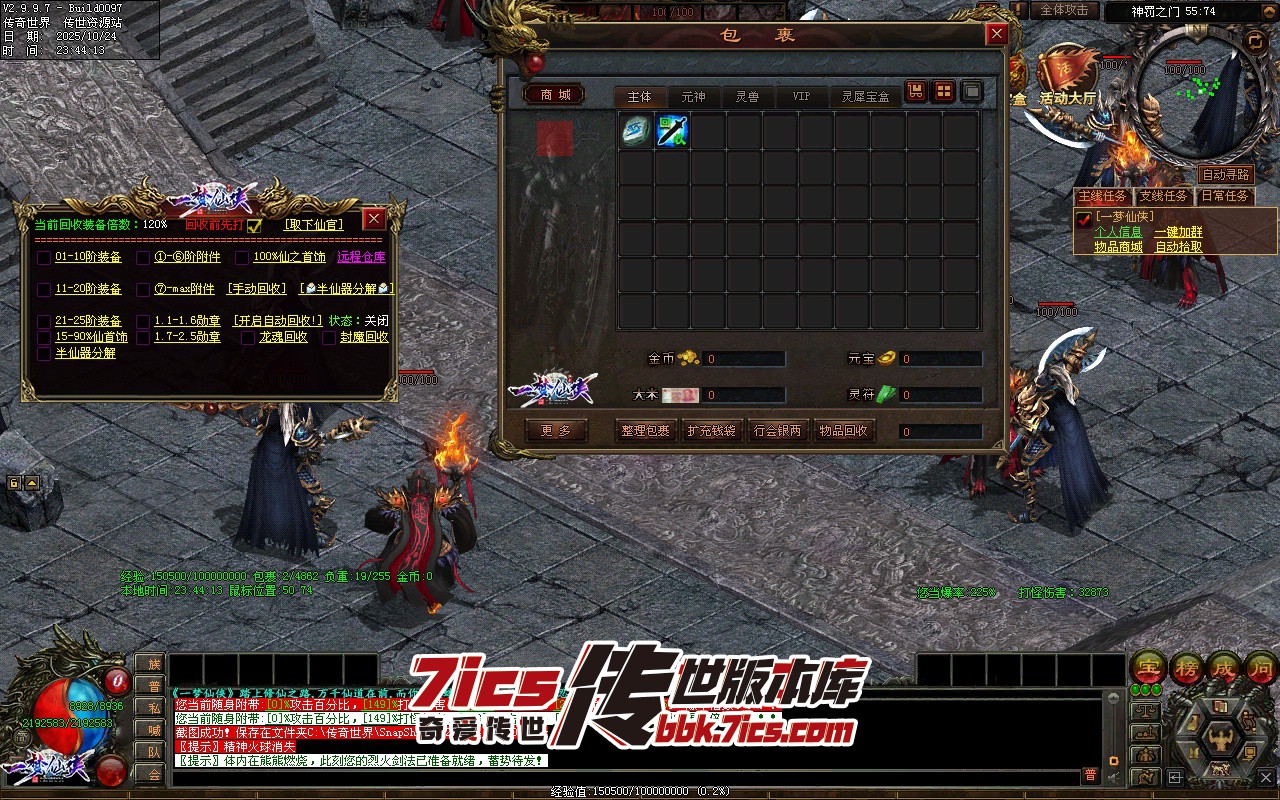Close the equipment recycle panel

pyautogui.click(x=374, y=219)
